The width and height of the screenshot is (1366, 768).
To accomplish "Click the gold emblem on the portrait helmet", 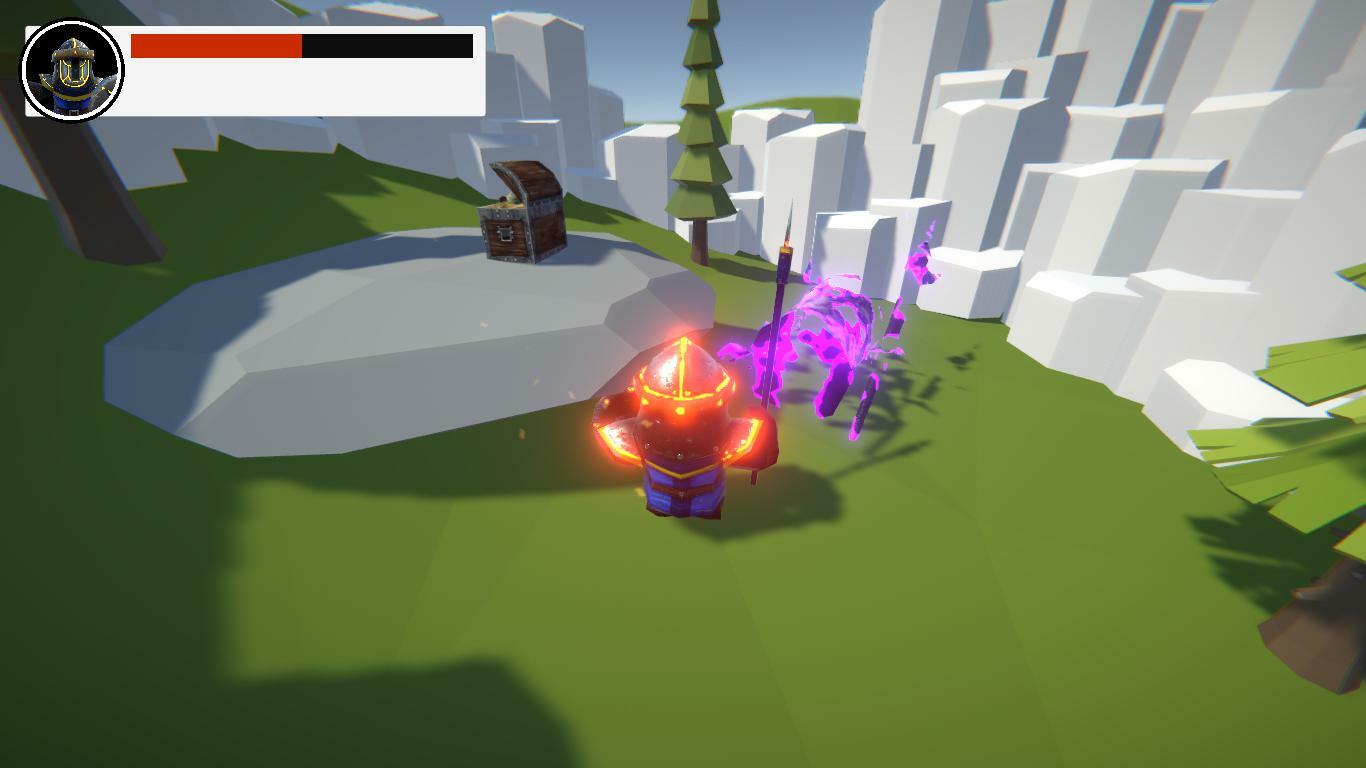I will (x=73, y=72).
